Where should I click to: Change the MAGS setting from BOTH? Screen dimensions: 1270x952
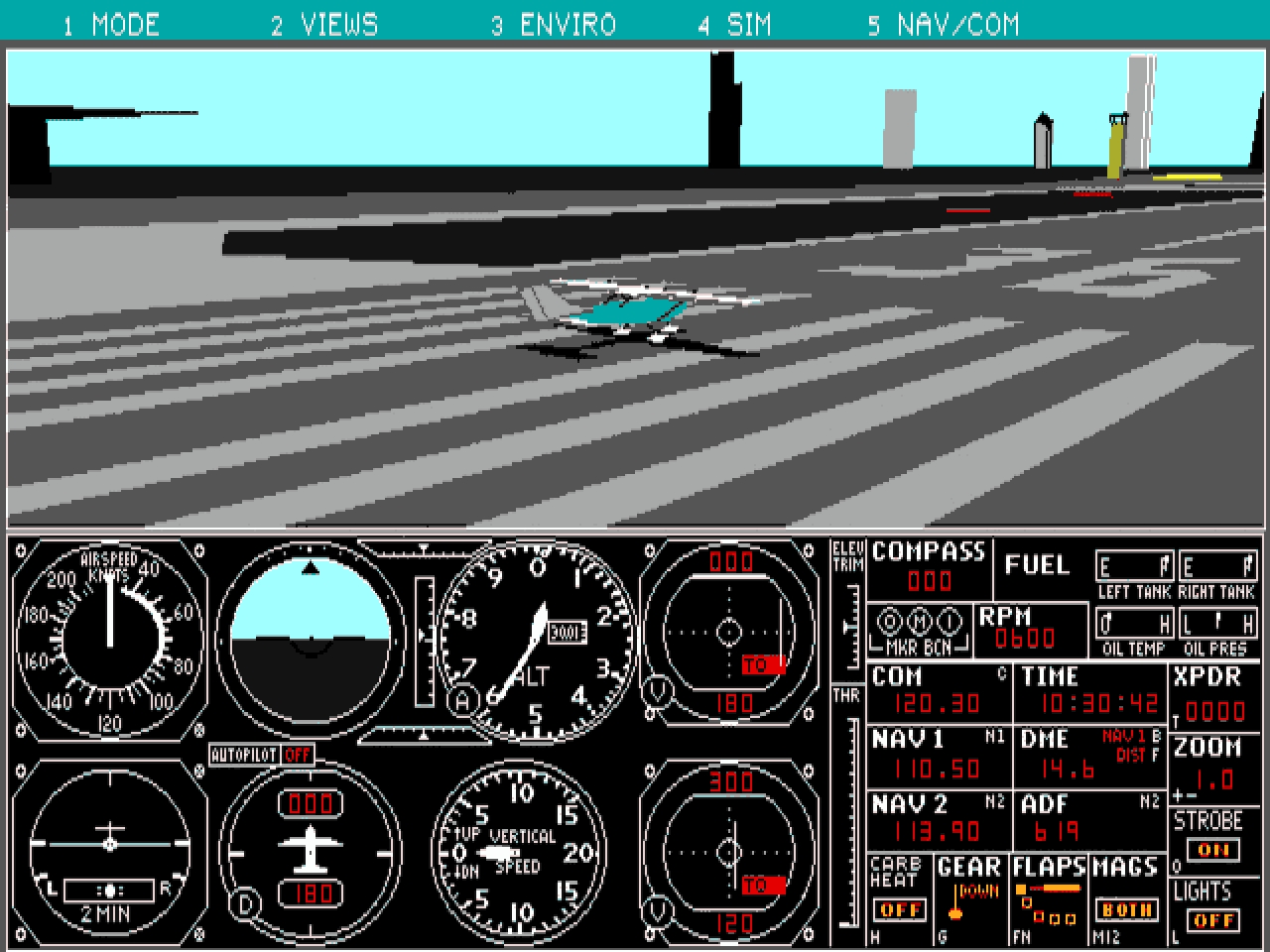[1125, 909]
